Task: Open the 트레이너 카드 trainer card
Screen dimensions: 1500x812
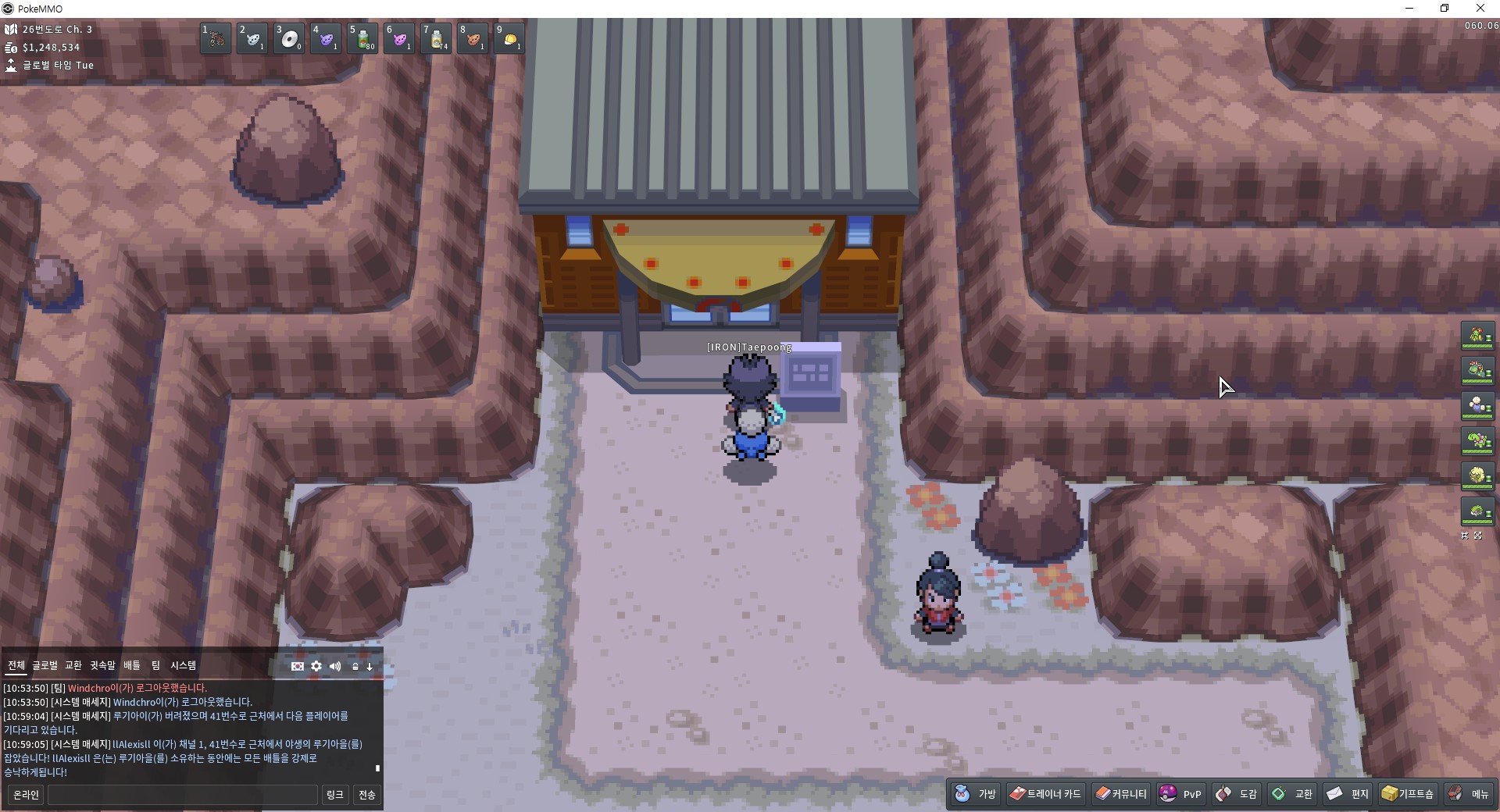Action: pos(1045,794)
